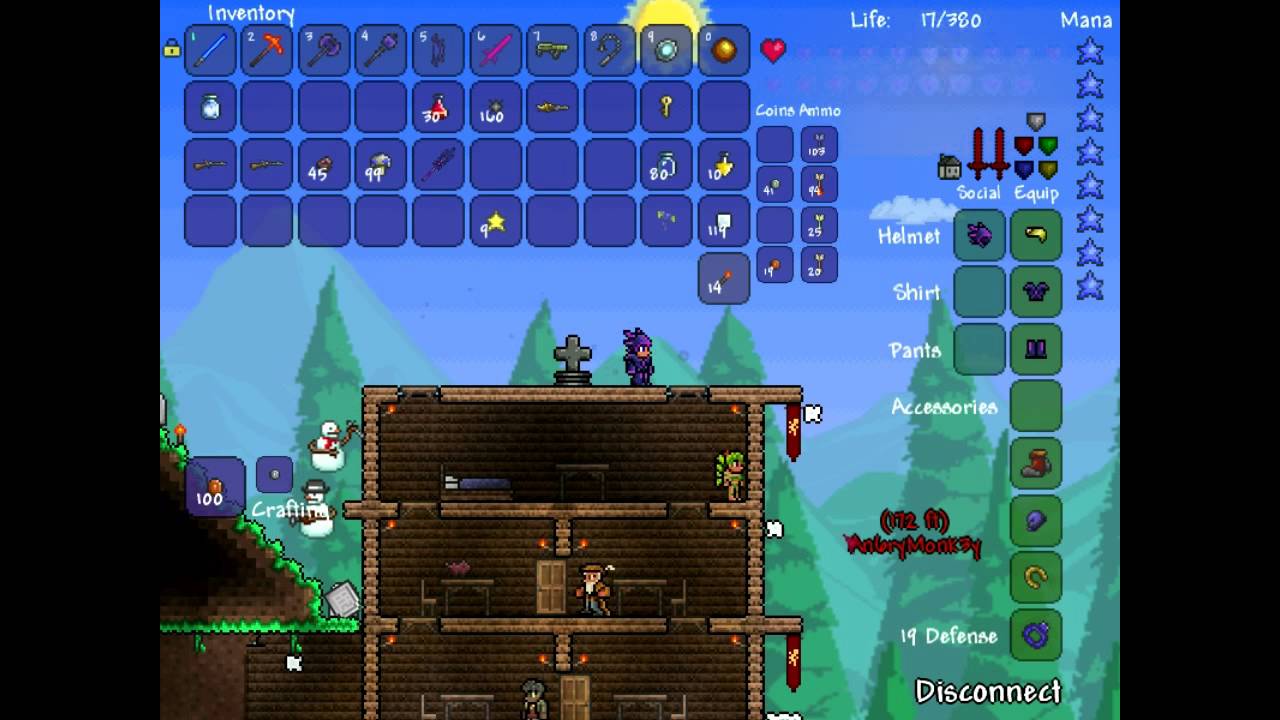Select the golden key inventory slot

[x=666, y=108]
